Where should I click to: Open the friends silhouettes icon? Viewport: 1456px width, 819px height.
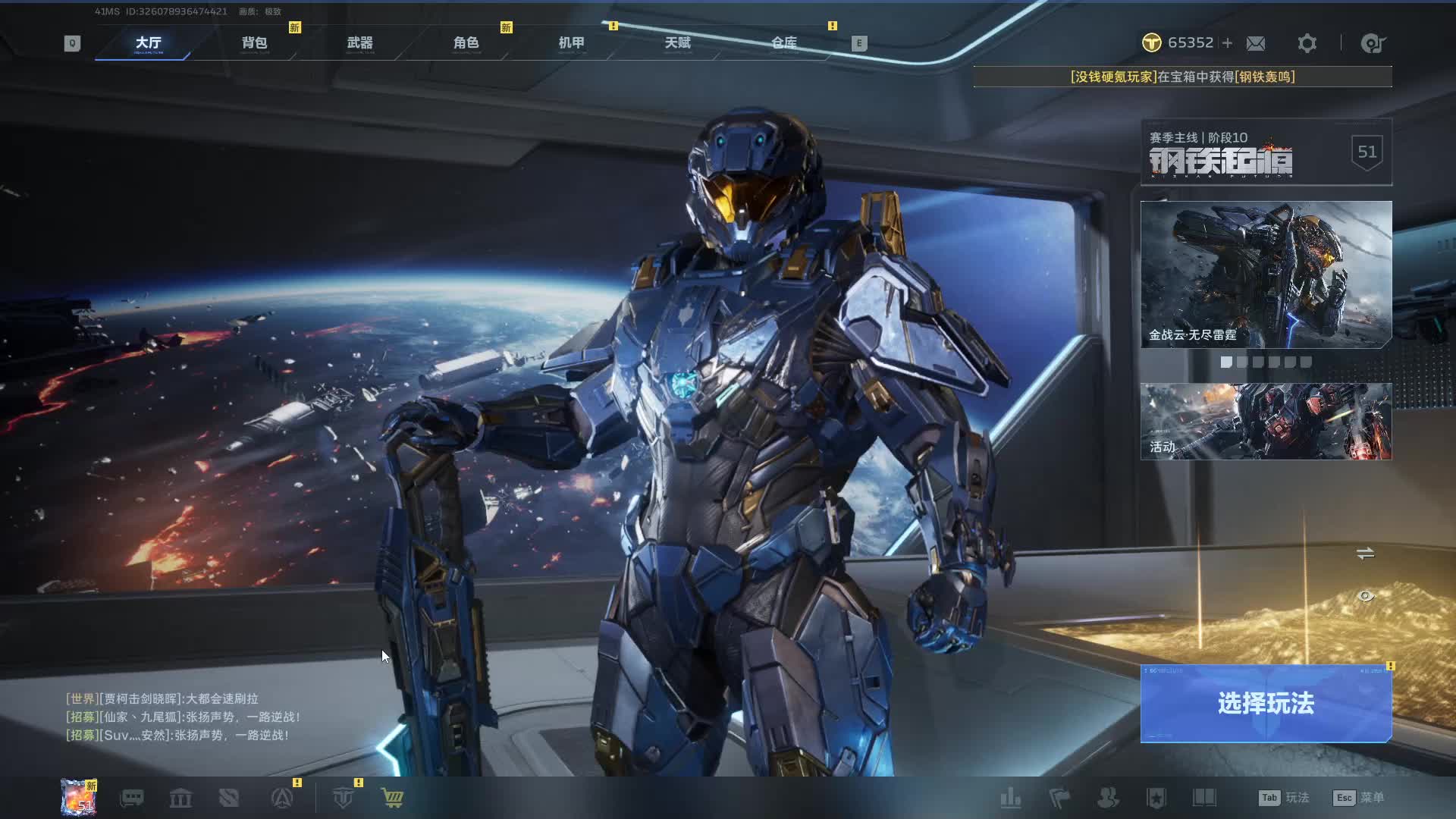click(1108, 798)
